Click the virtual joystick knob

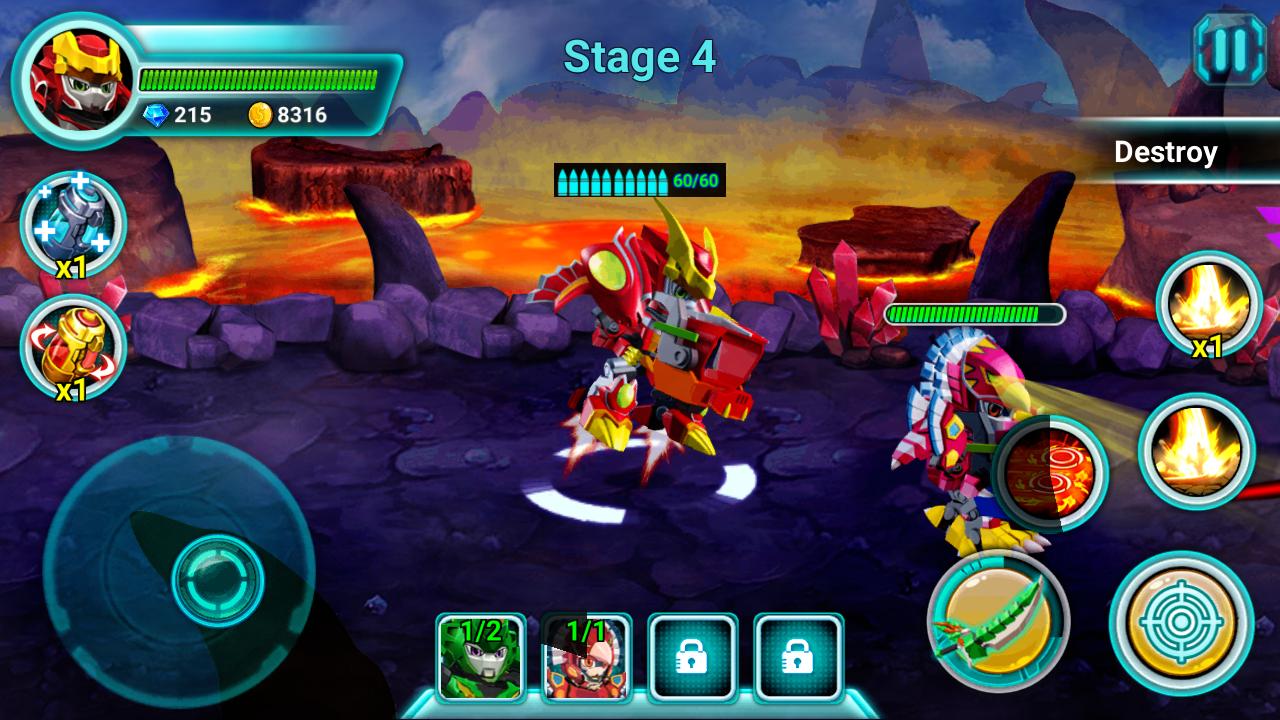click(218, 580)
